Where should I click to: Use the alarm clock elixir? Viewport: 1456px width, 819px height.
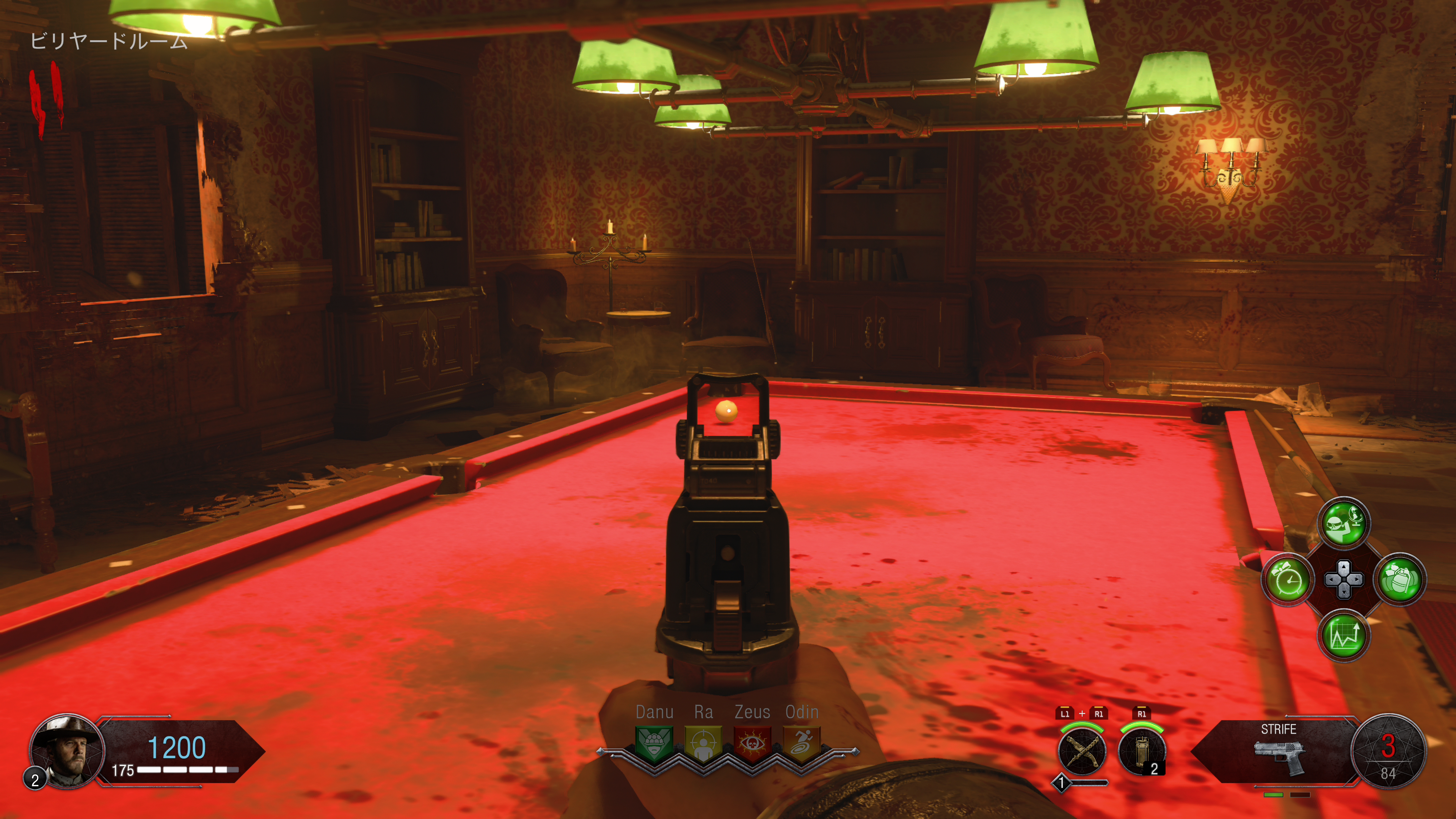[x=1288, y=579]
